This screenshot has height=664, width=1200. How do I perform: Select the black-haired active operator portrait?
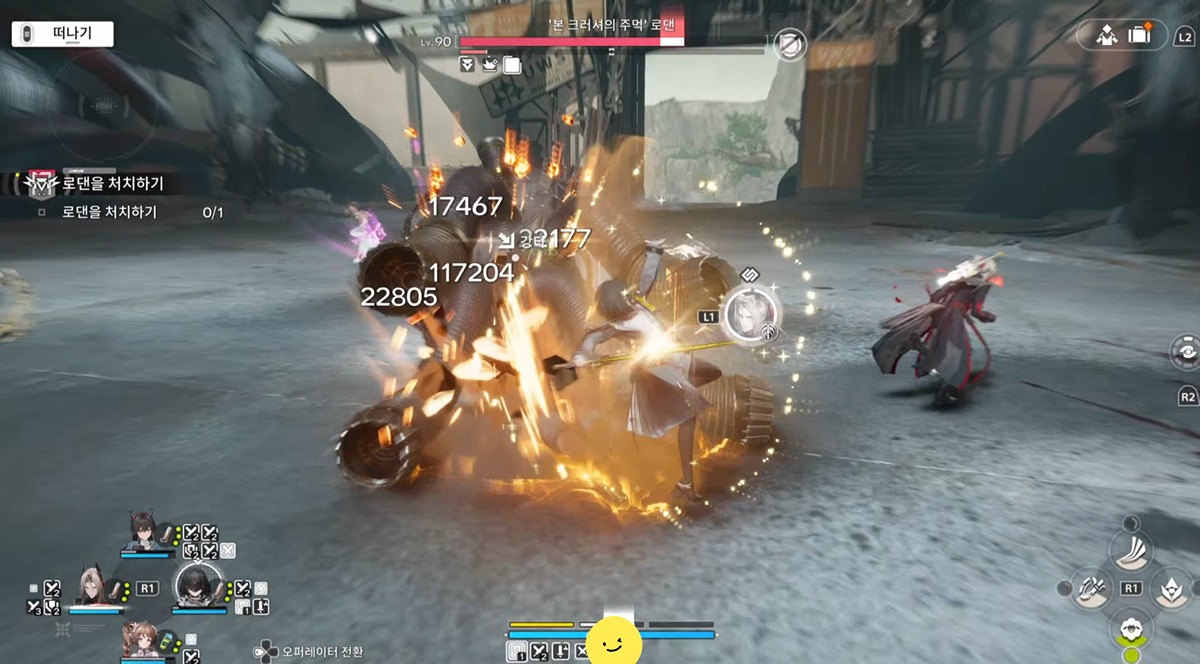point(196,586)
